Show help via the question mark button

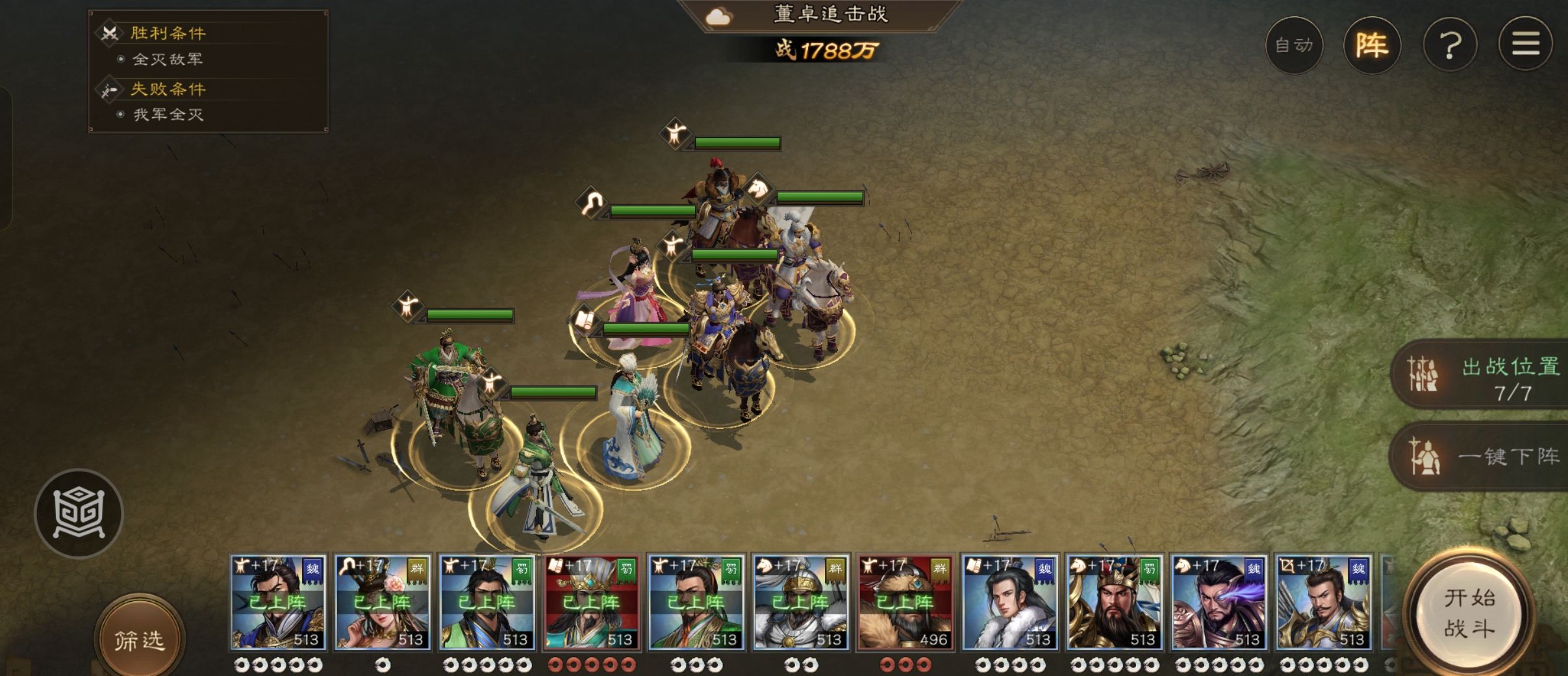pos(1450,45)
